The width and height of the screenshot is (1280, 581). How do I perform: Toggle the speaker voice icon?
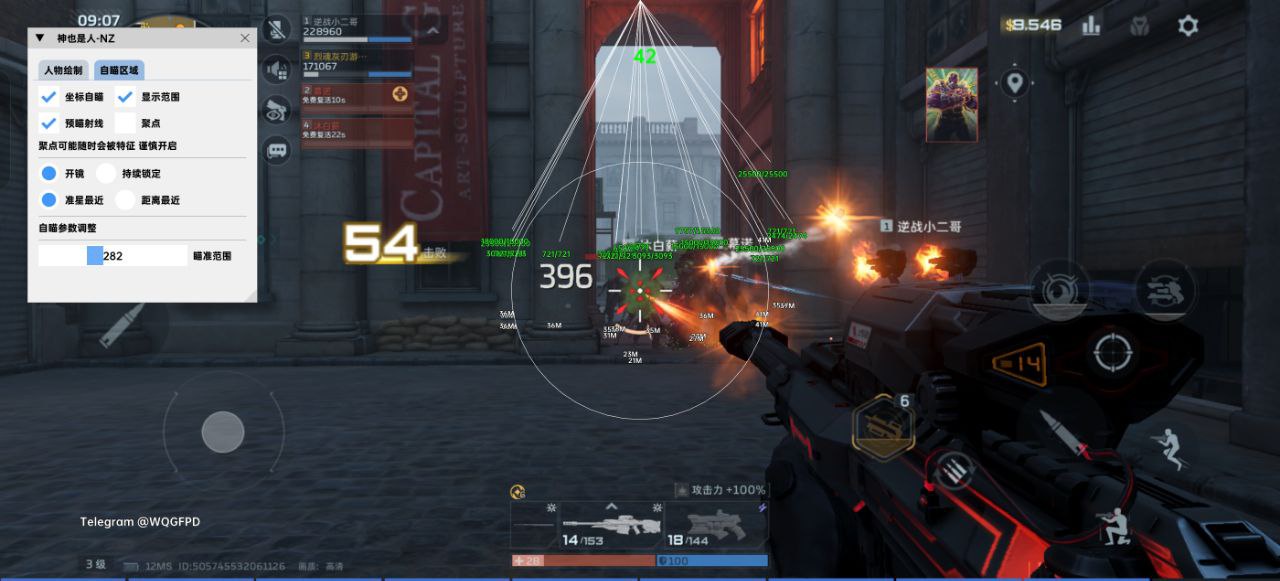pyautogui.click(x=276, y=69)
